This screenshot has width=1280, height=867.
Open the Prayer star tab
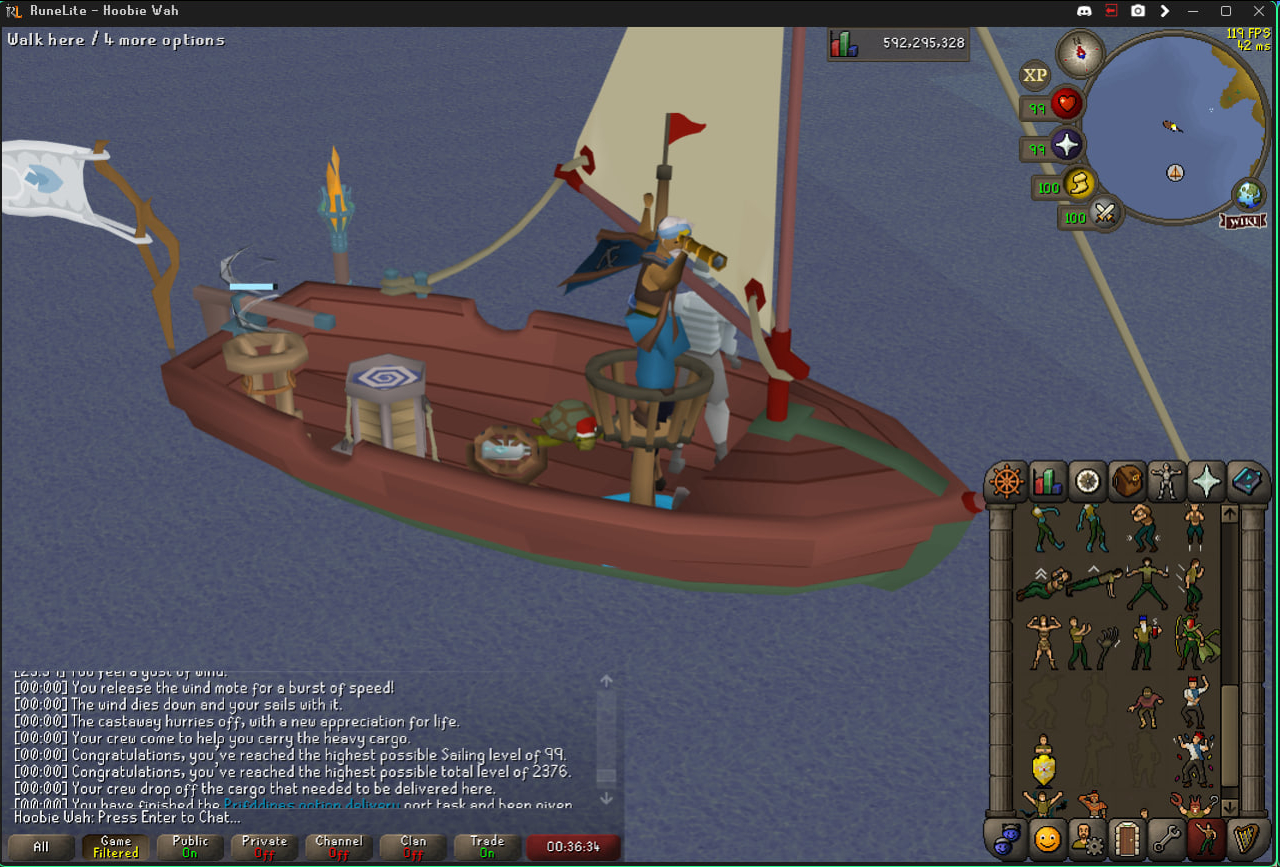(x=1206, y=482)
